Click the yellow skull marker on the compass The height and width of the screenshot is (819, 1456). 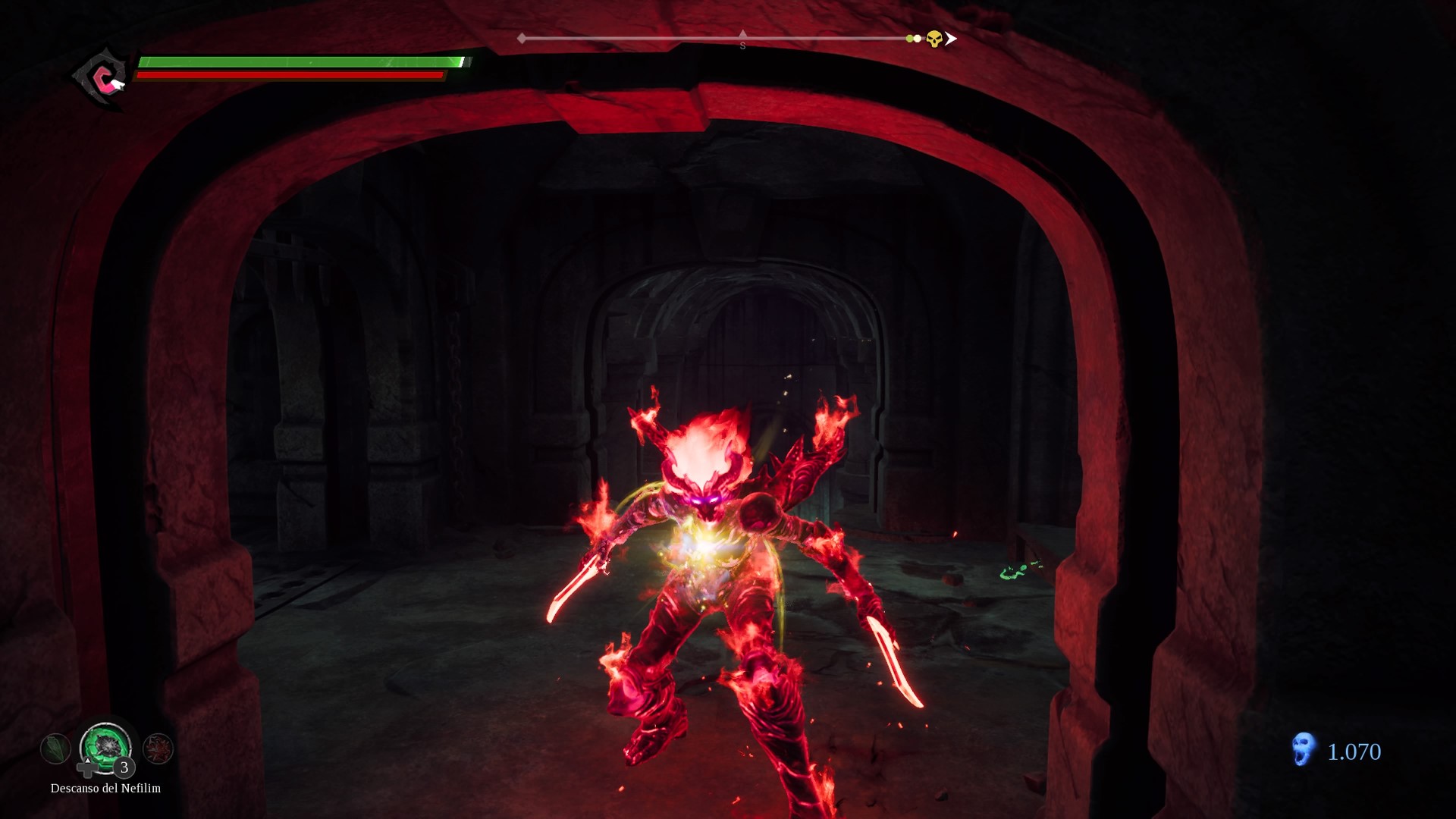(x=934, y=39)
